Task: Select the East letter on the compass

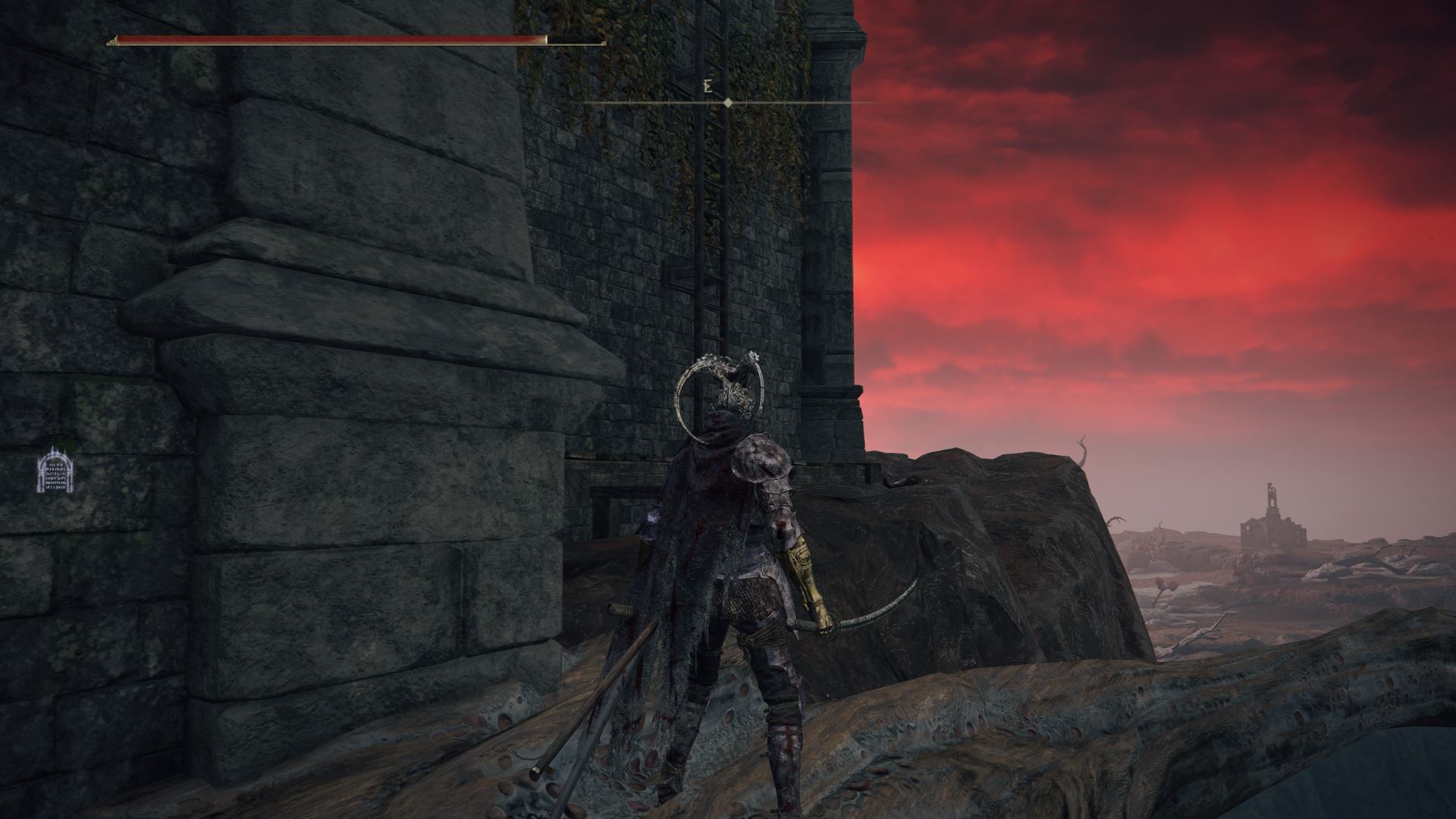Action: coord(708,86)
